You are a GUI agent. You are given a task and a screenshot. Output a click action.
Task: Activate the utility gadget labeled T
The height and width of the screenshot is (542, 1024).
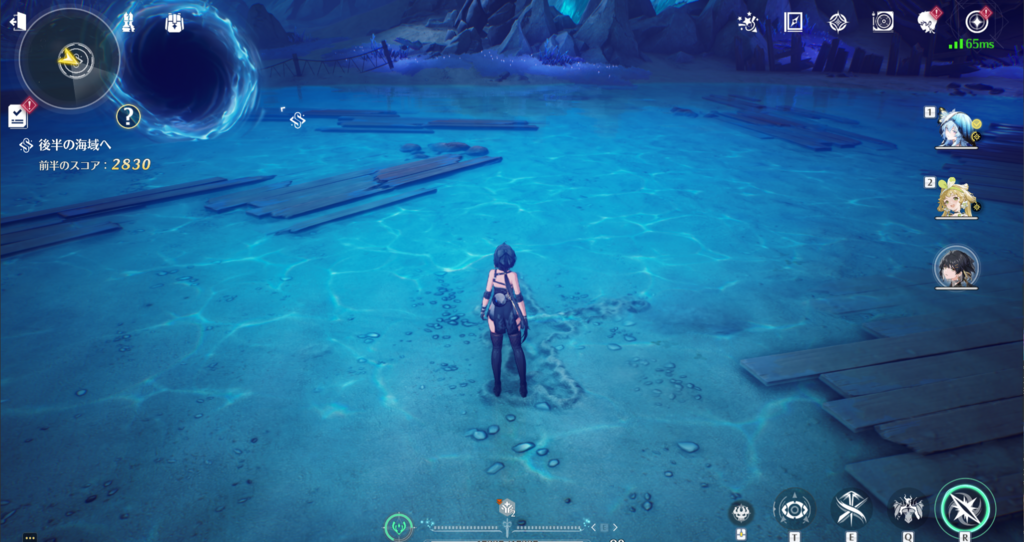(x=794, y=508)
